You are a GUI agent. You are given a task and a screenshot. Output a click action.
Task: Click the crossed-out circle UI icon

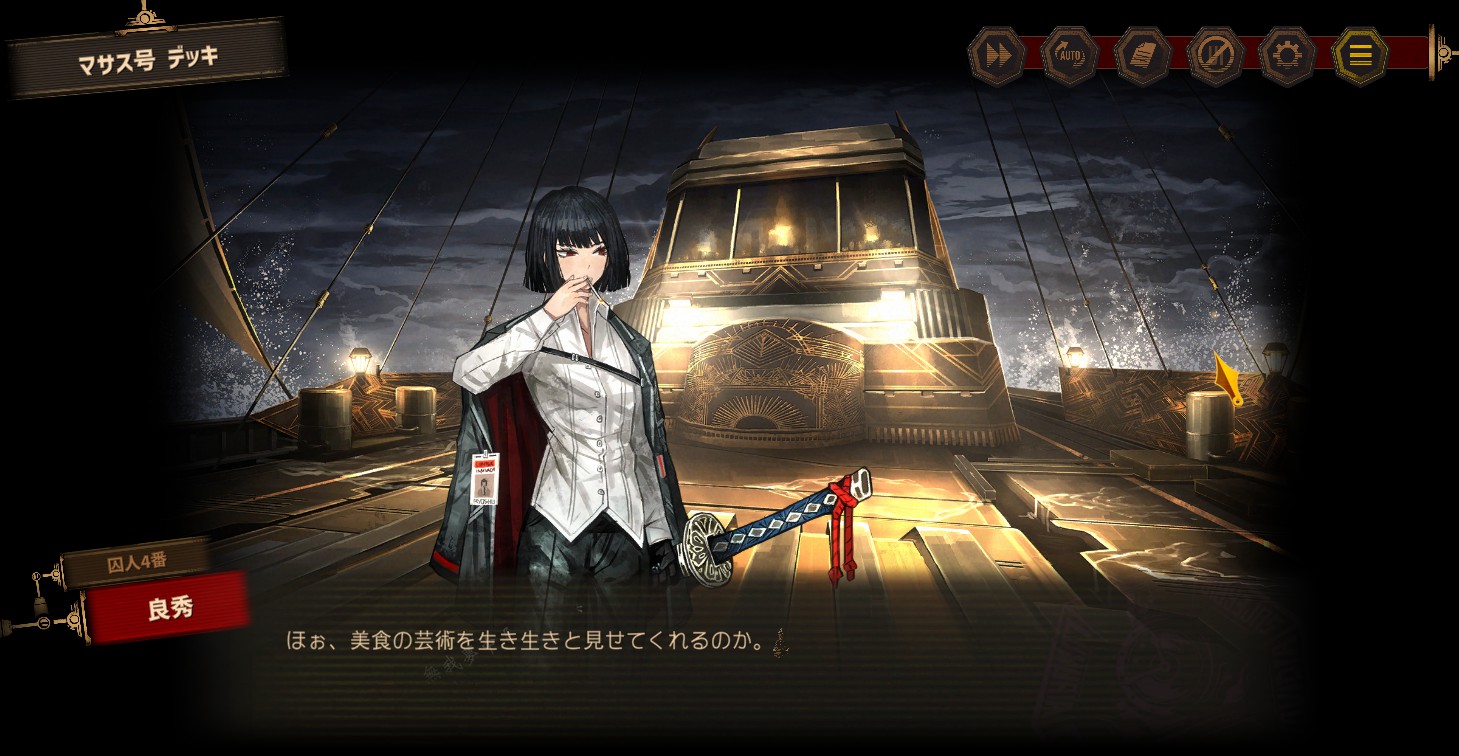tap(1216, 56)
